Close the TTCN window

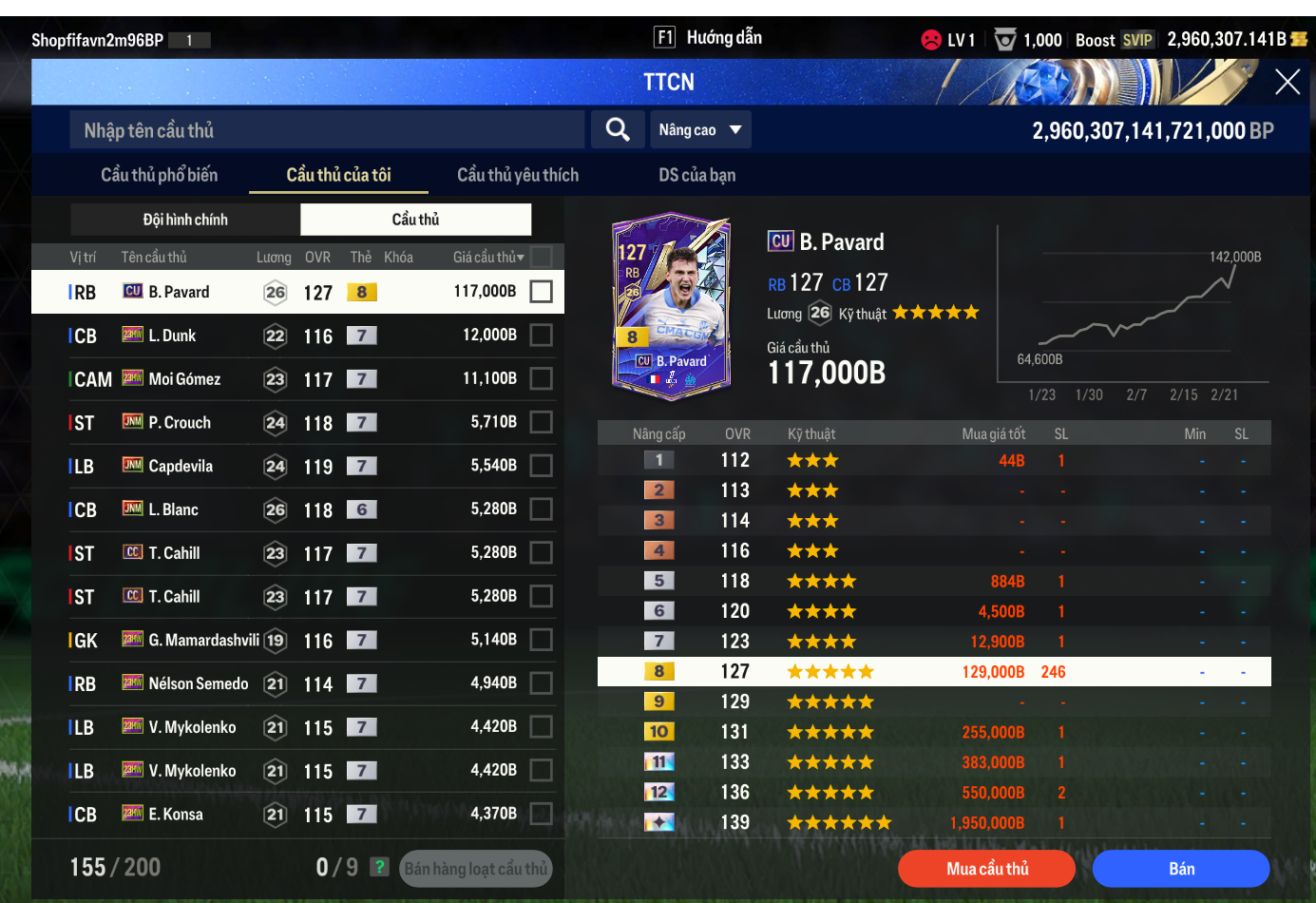pyautogui.click(x=1287, y=83)
